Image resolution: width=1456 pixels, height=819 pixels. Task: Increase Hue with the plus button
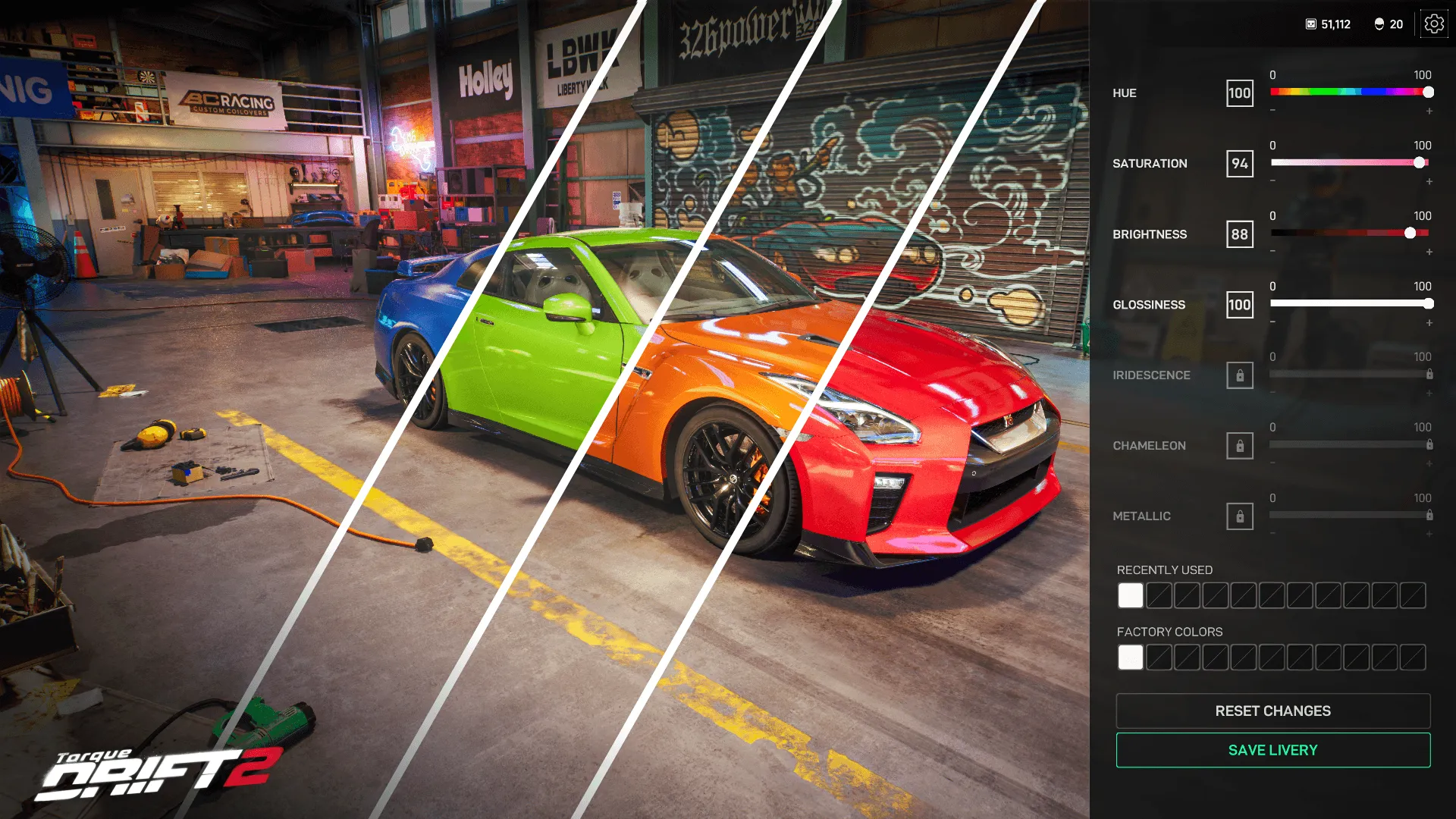click(x=1429, y=111)
